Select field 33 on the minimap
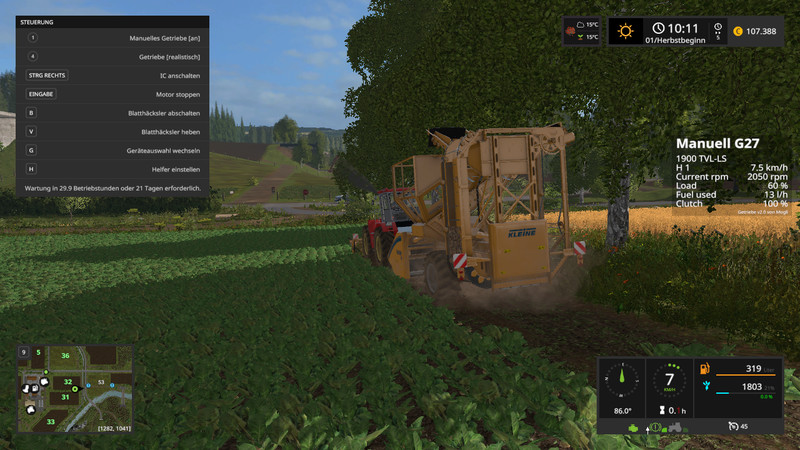The image size is (800, 450). pos(50,422)
